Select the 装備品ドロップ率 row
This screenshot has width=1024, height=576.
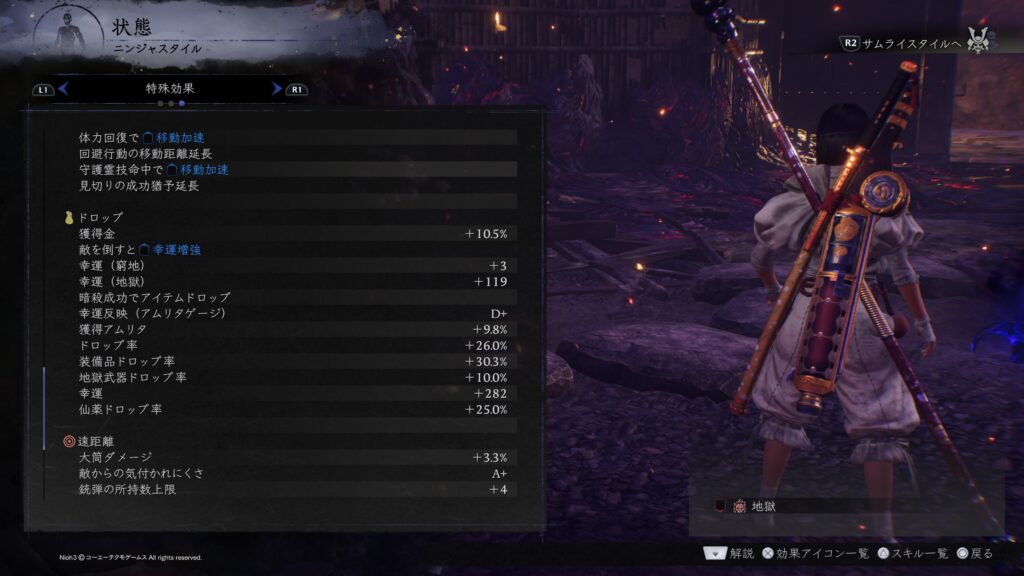pos(290,361)
